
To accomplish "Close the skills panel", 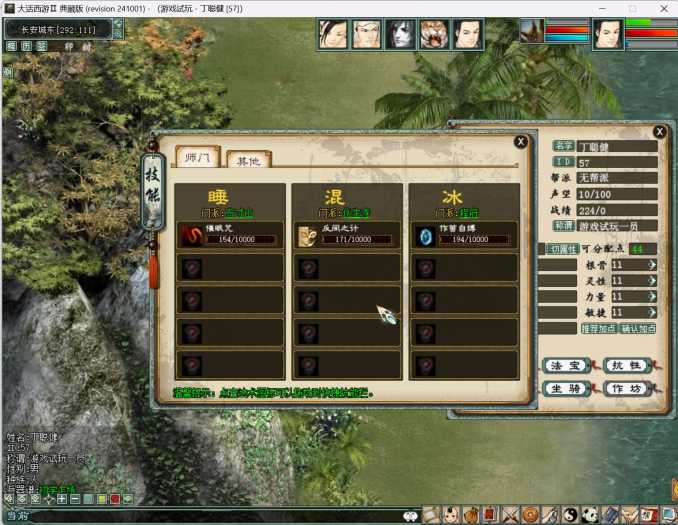I will (x=521, y=142).
